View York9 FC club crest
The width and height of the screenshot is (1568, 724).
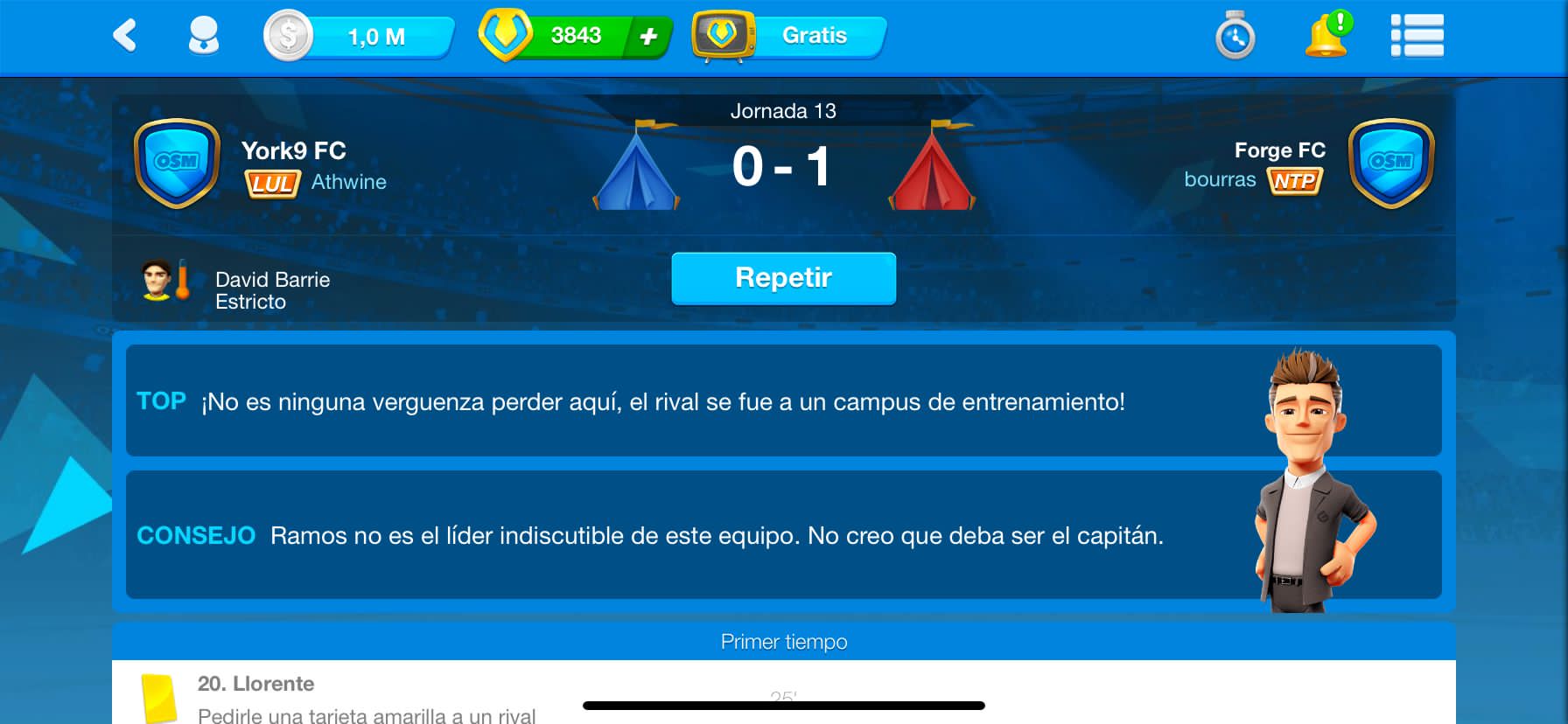177,164
